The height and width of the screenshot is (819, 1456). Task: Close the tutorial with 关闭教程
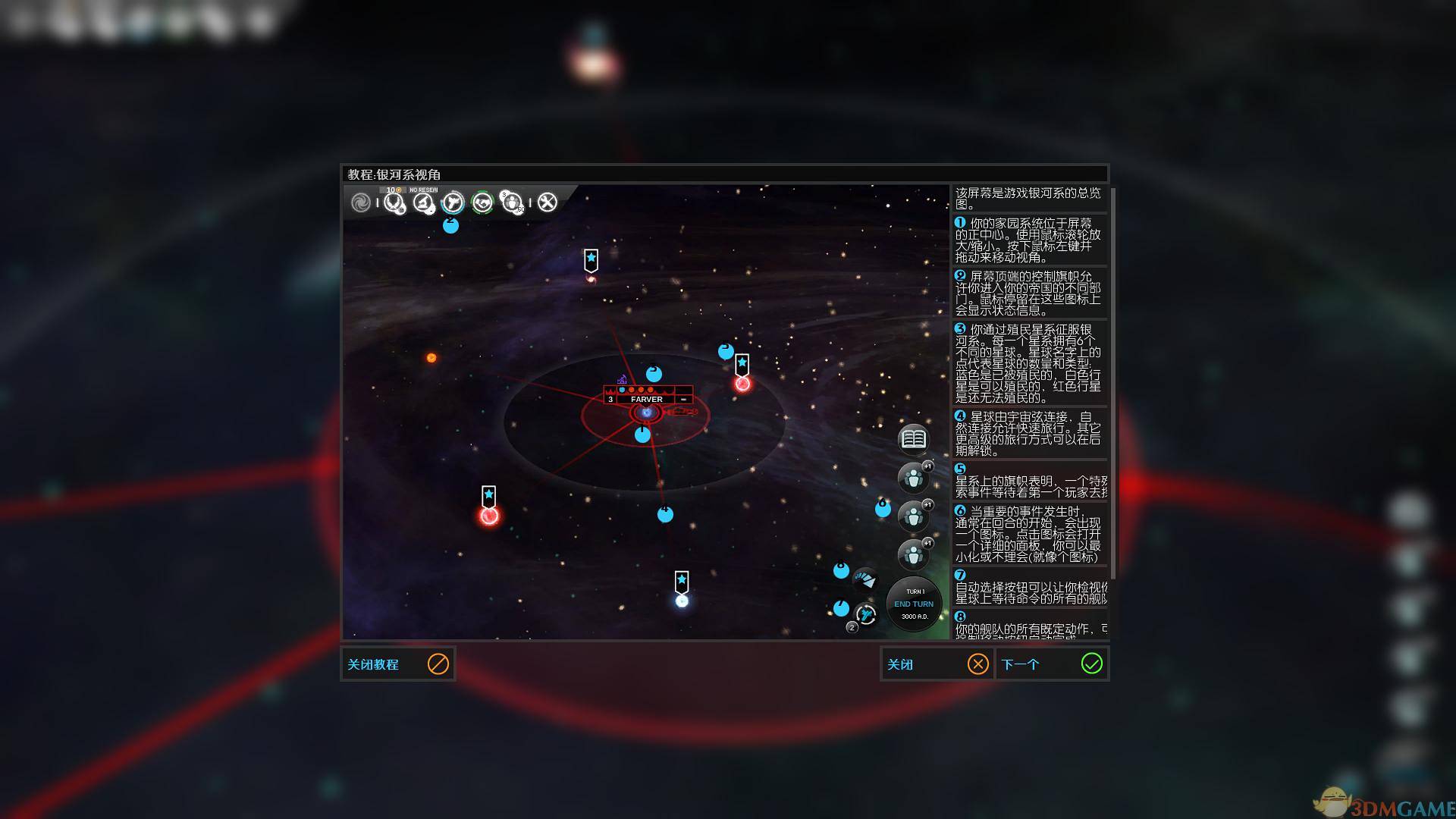[397, 664]
